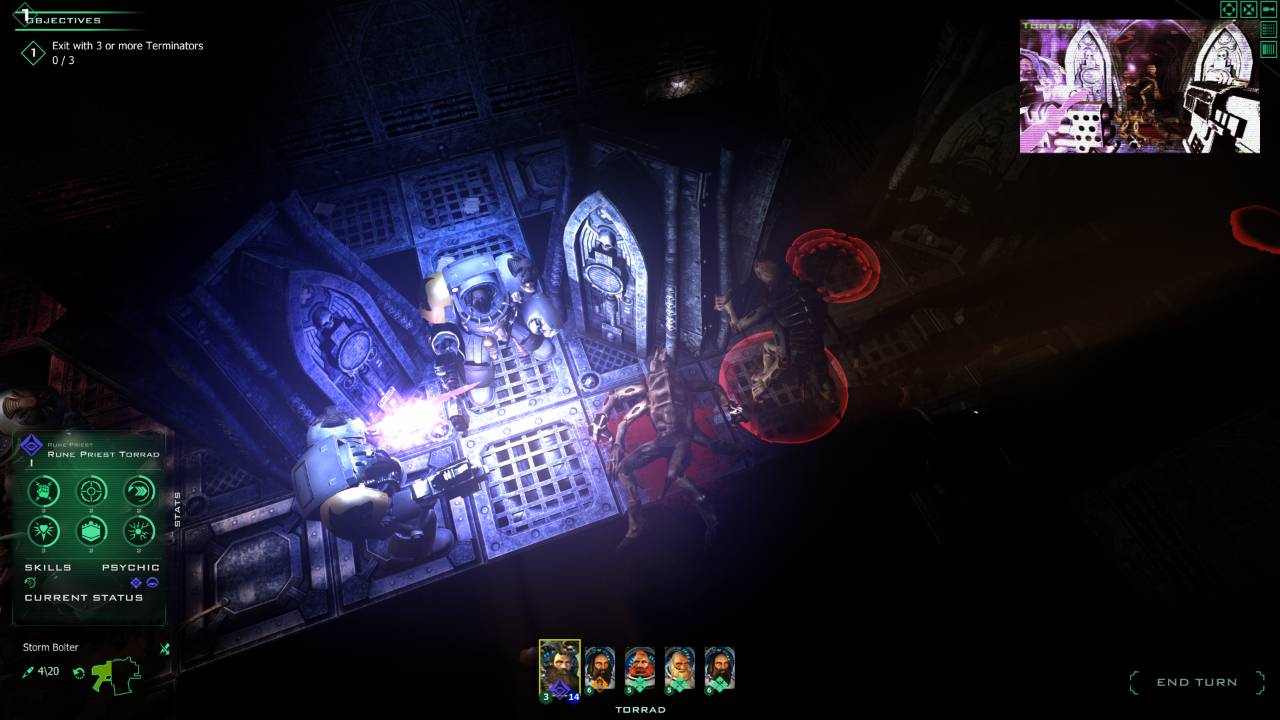Screen dimensions: 1280x720
Task: Activate the triple-chevron arrow skill
Action: (x=139, y=491)
